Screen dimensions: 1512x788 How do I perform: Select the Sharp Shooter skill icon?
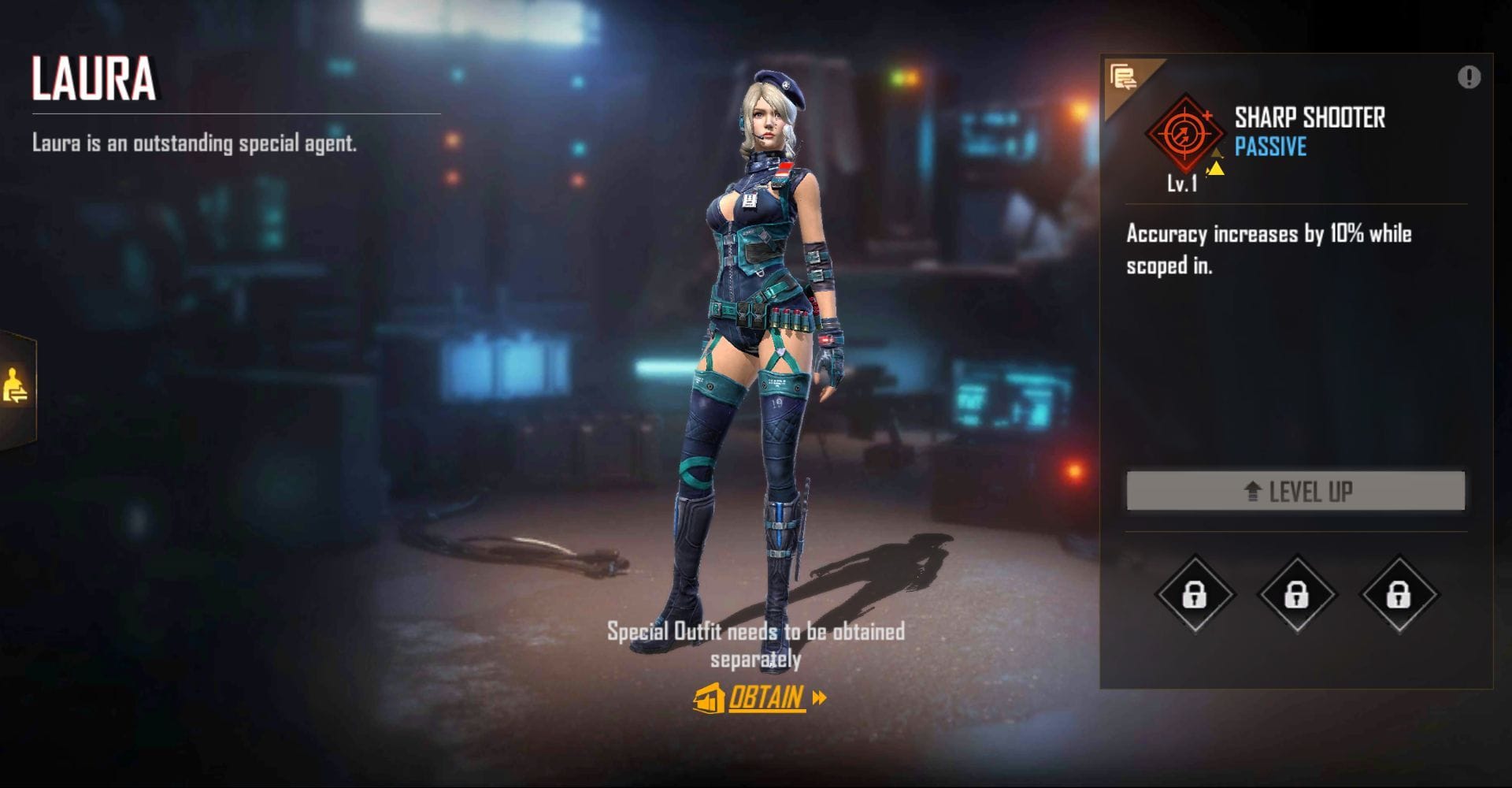tap(1184, 132)
